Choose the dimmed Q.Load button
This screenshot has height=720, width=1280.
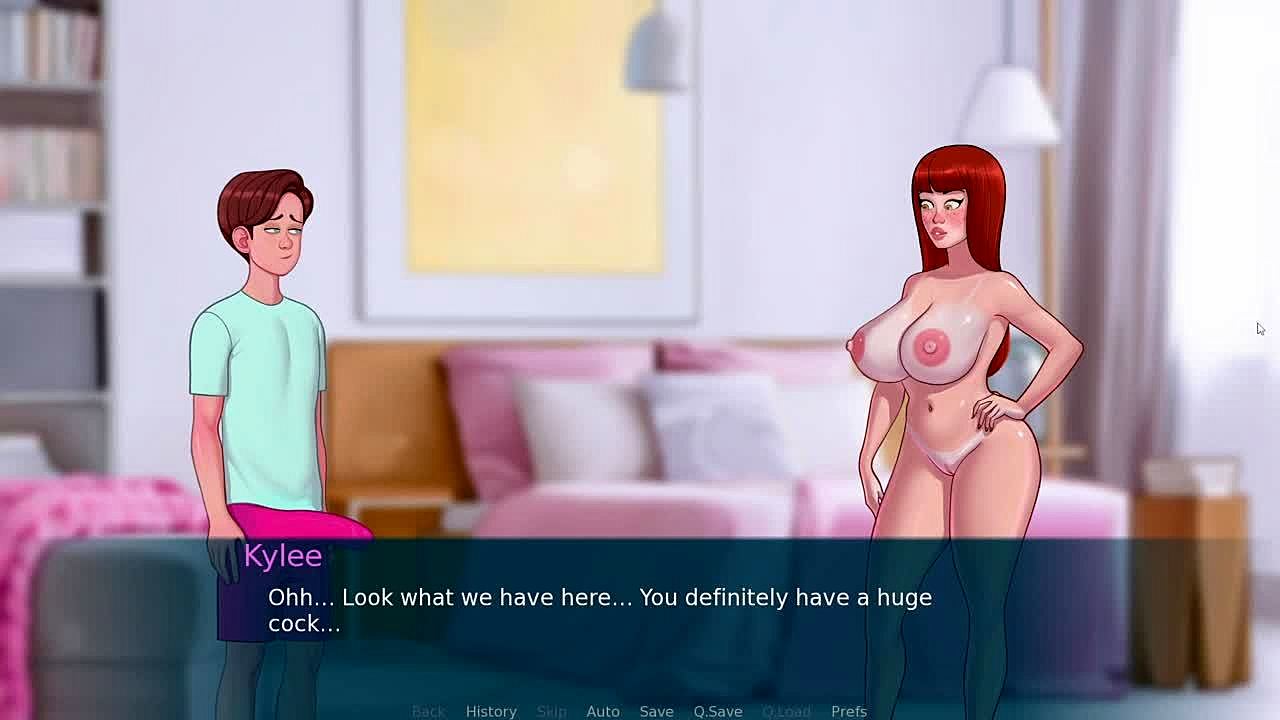pos(786,711)
